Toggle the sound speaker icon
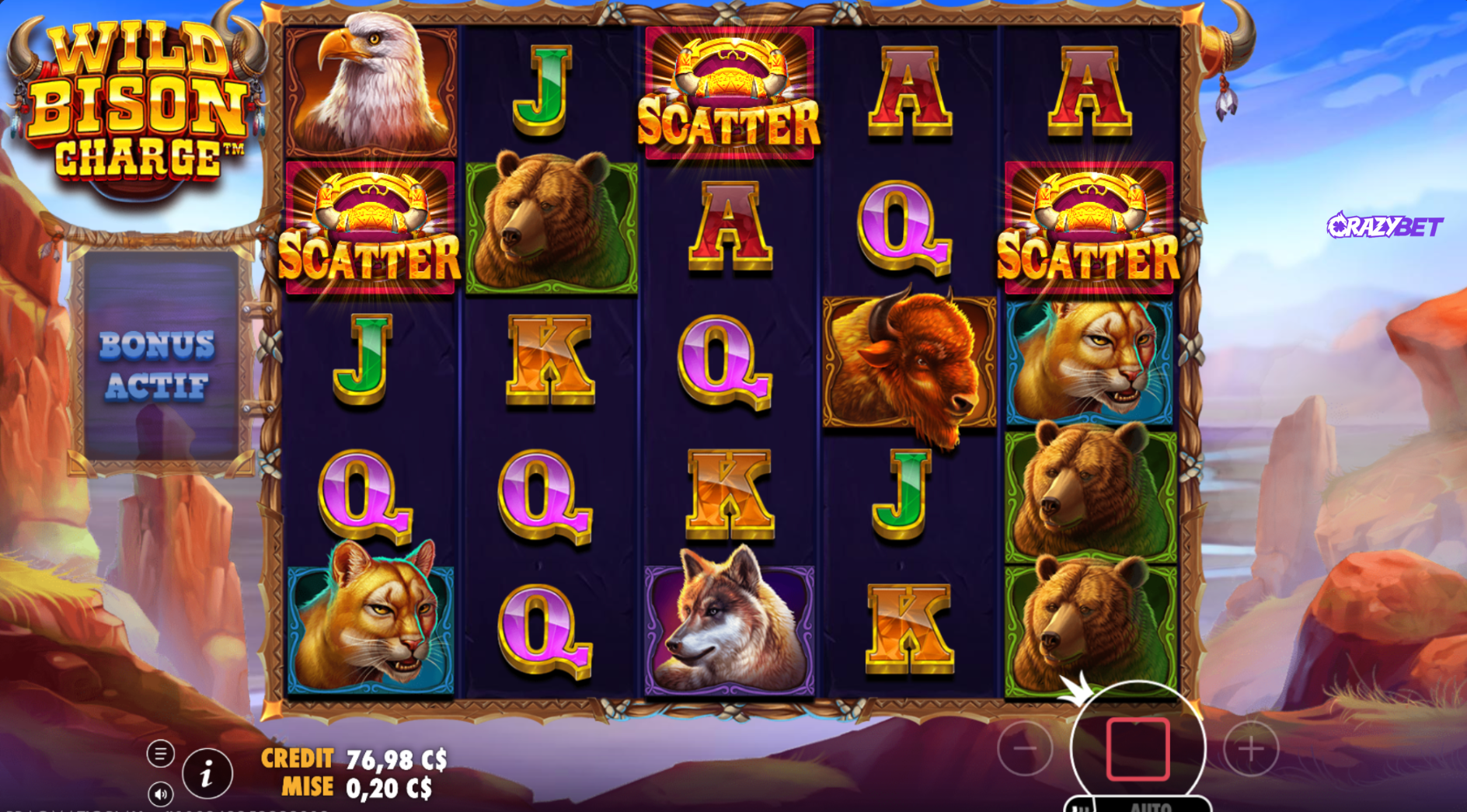Screen dimensions: 1467x812 [160, 794]
